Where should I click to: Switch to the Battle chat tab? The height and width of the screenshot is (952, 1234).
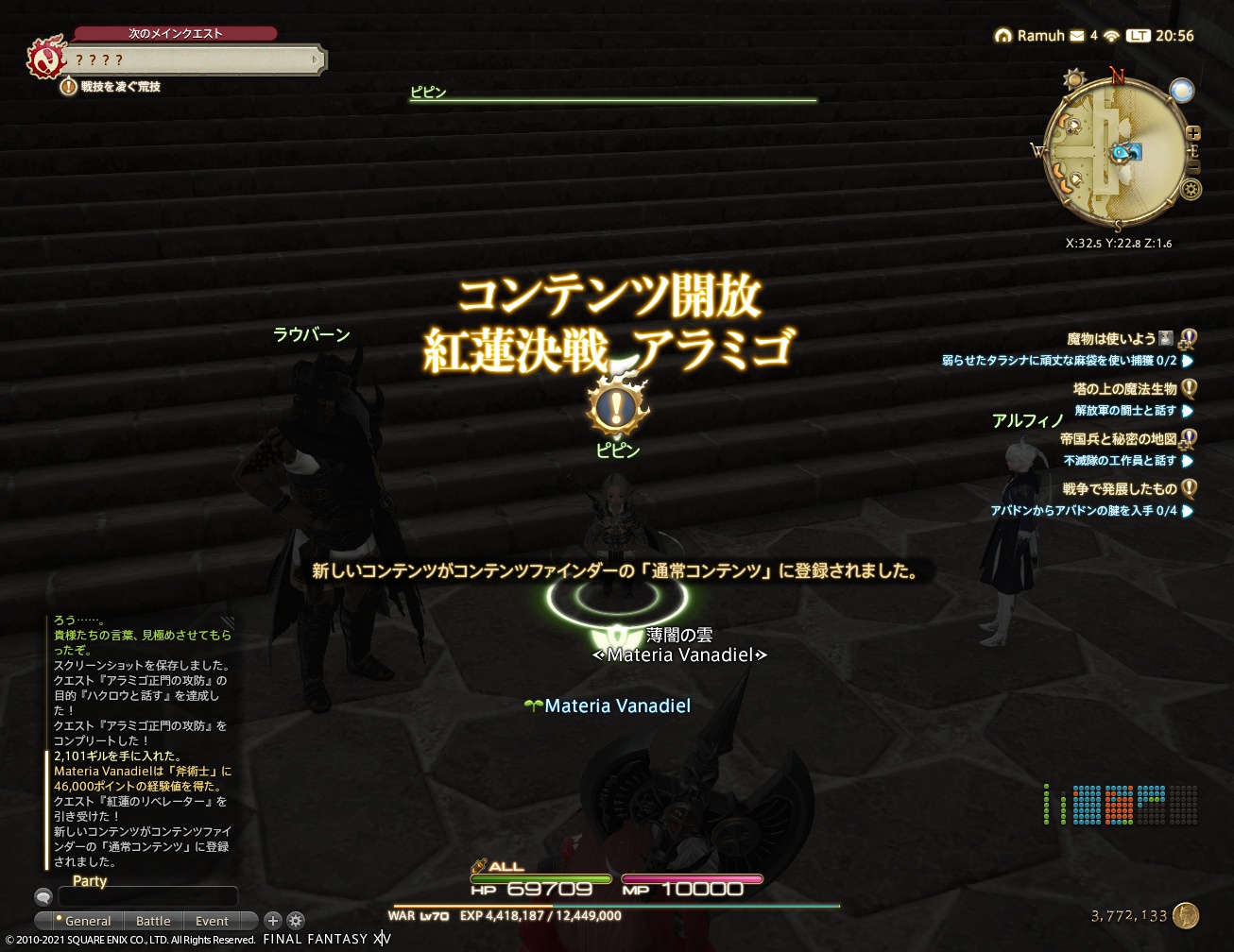(x=153, y=921)
